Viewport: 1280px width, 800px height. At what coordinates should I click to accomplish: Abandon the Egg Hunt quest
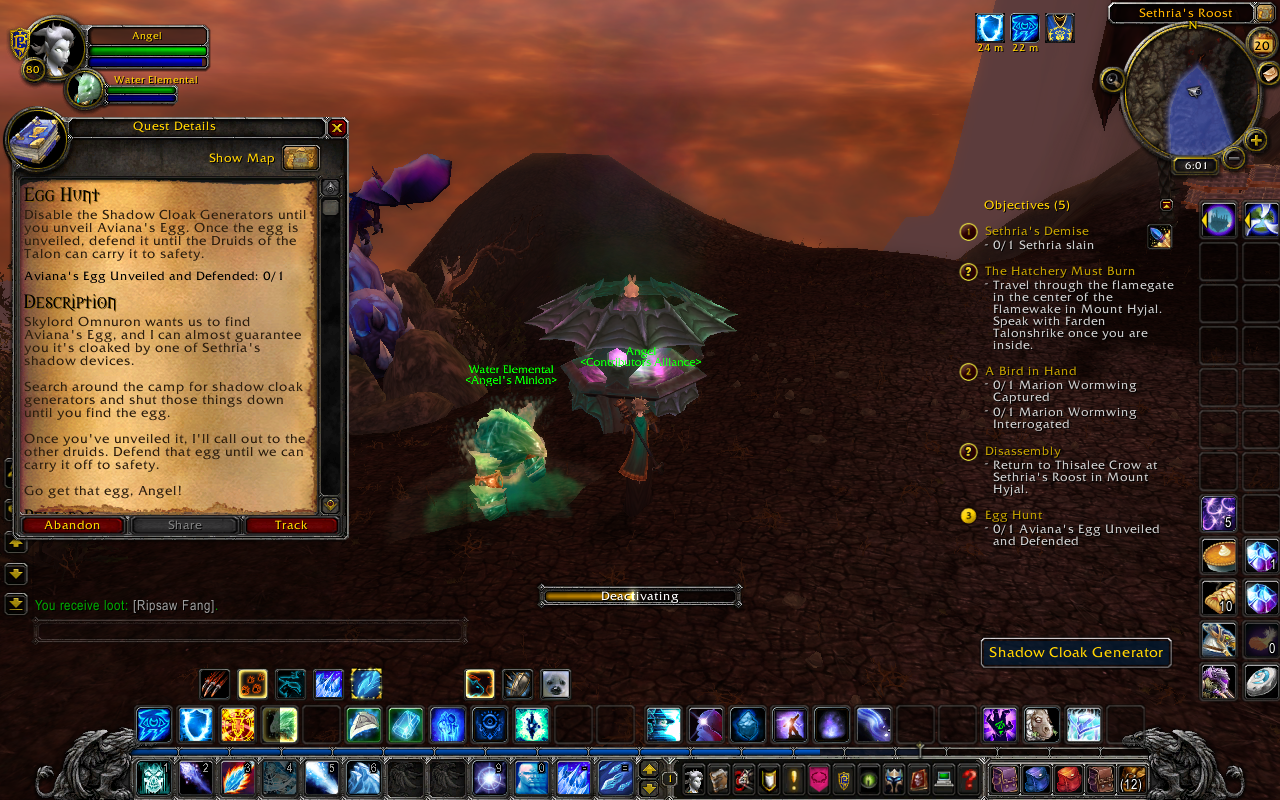pos(72,524)
